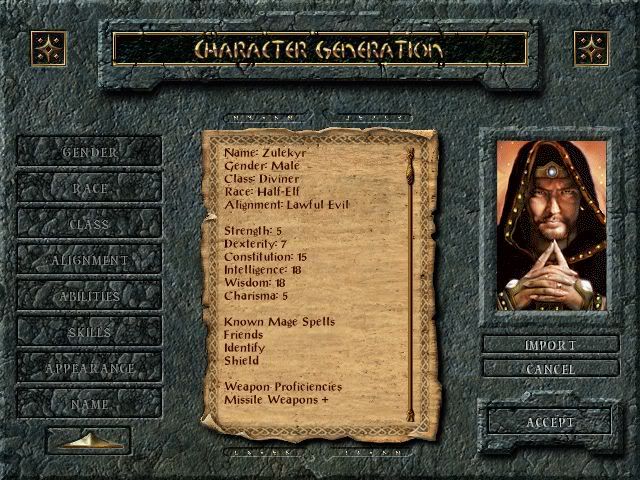The image size is (640, 480).
Task: Open the Gender selection step
Action: click(89, 152)
